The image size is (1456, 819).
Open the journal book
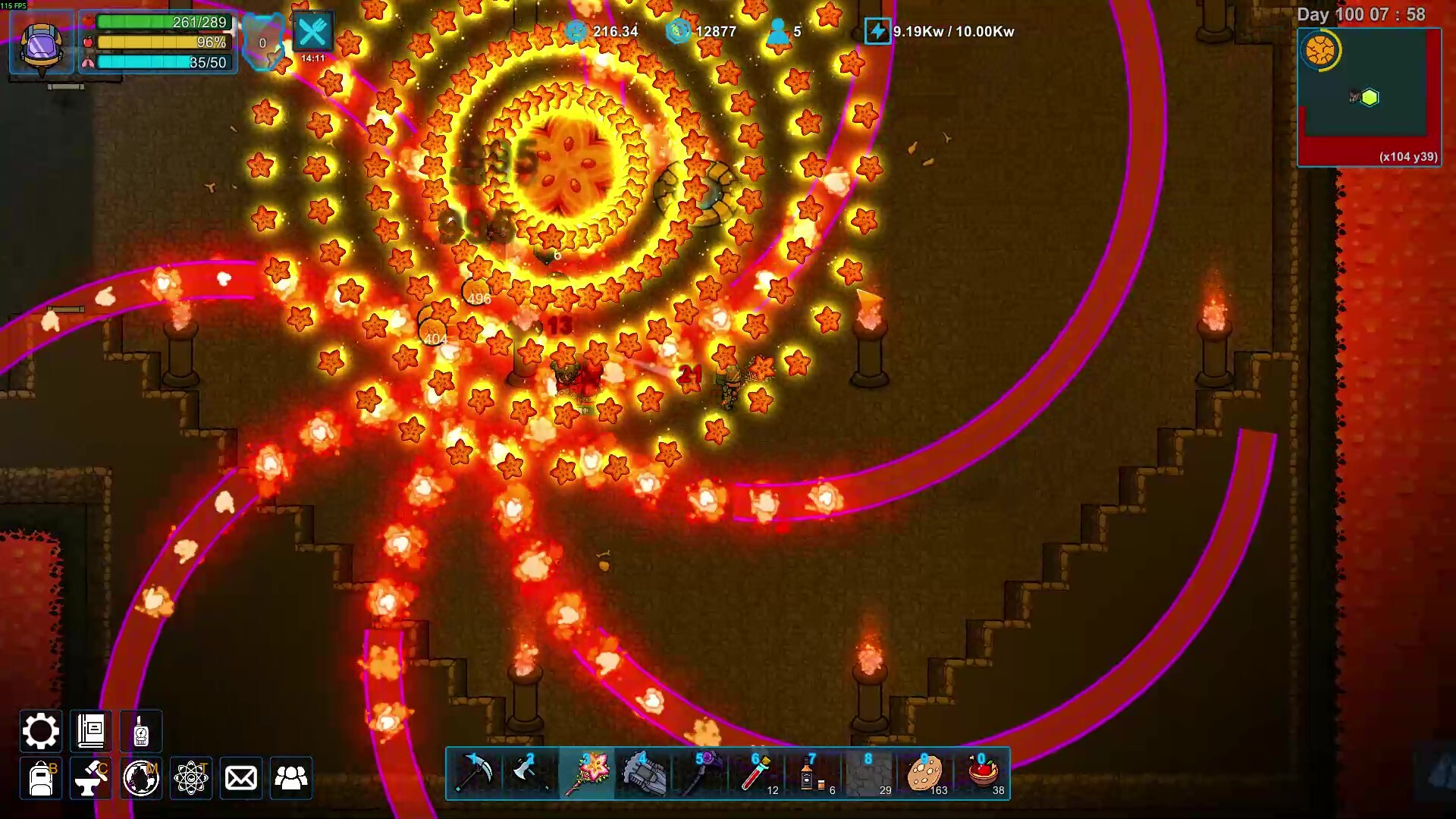click(x=91, y=731)
